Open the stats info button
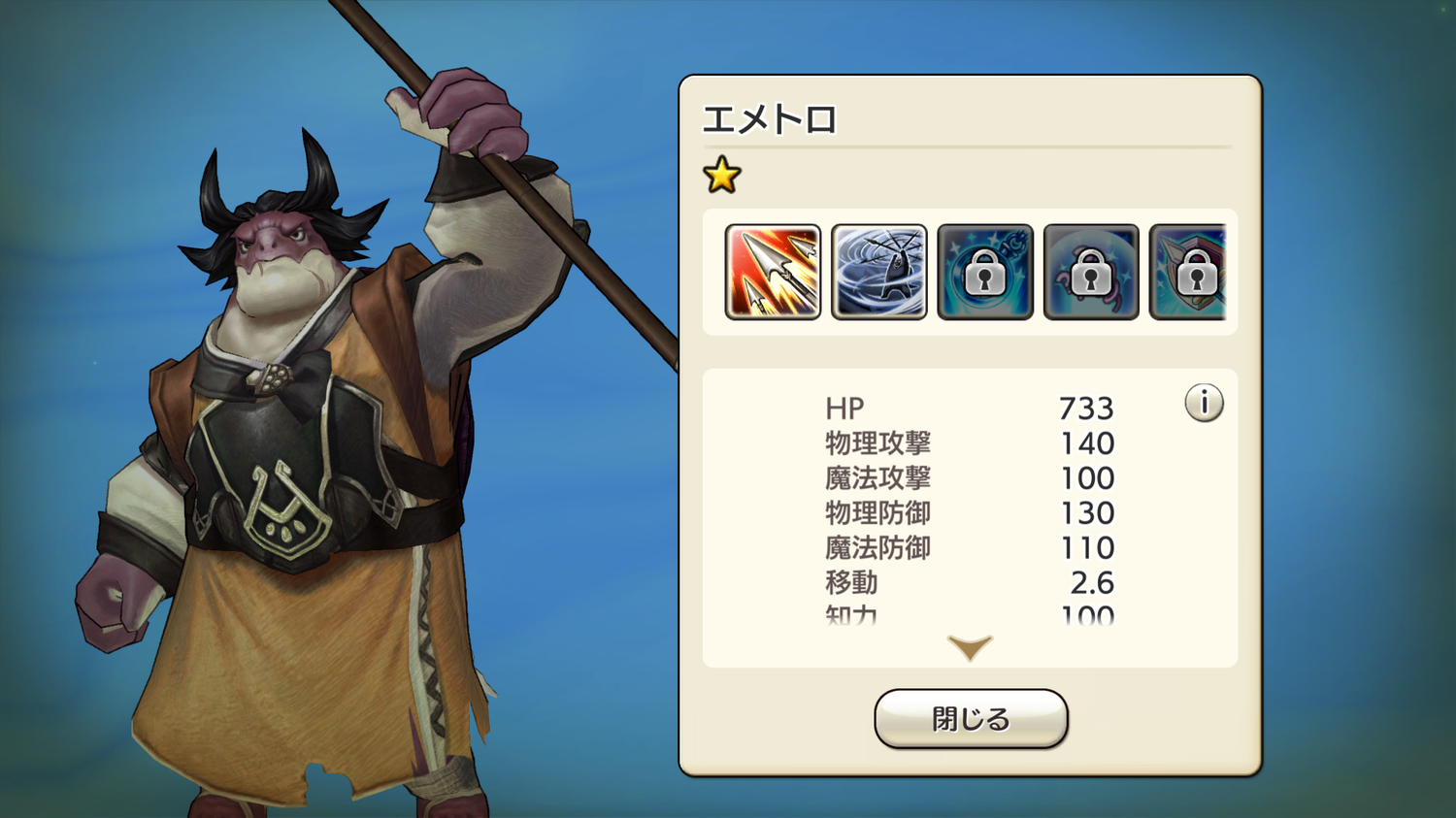Screen dimensions: 1456x818 point(1204,403)
